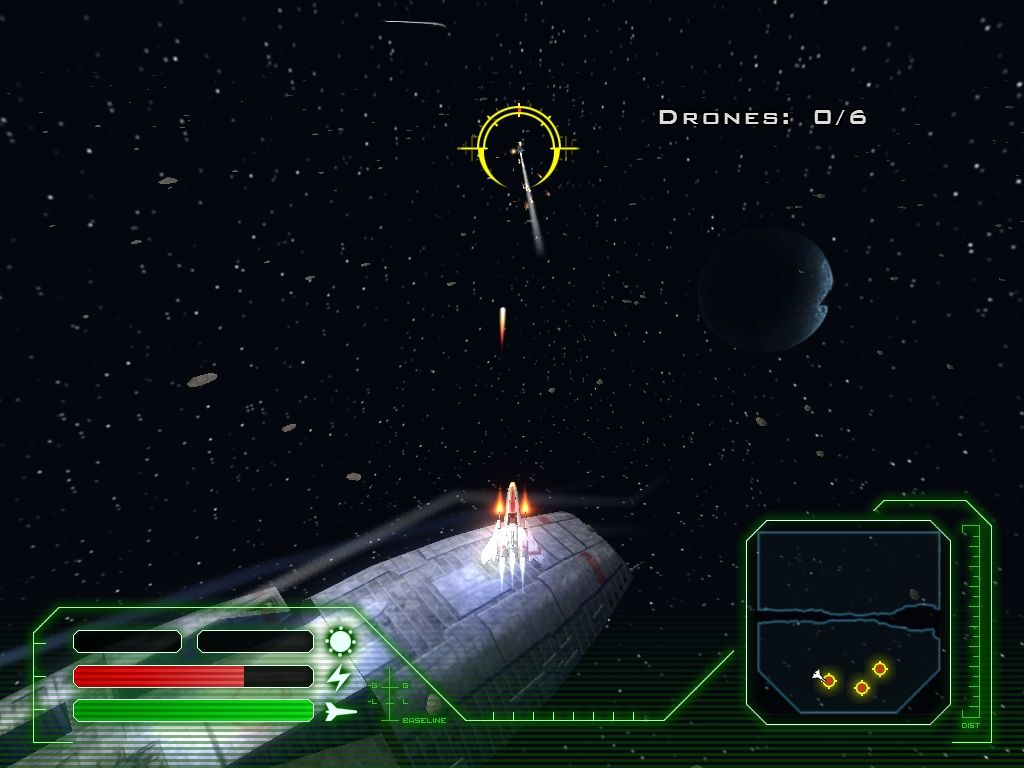Activate the glowing green orb icon
This screenshot has height=768, width=1024.
(x=341, y=641)
